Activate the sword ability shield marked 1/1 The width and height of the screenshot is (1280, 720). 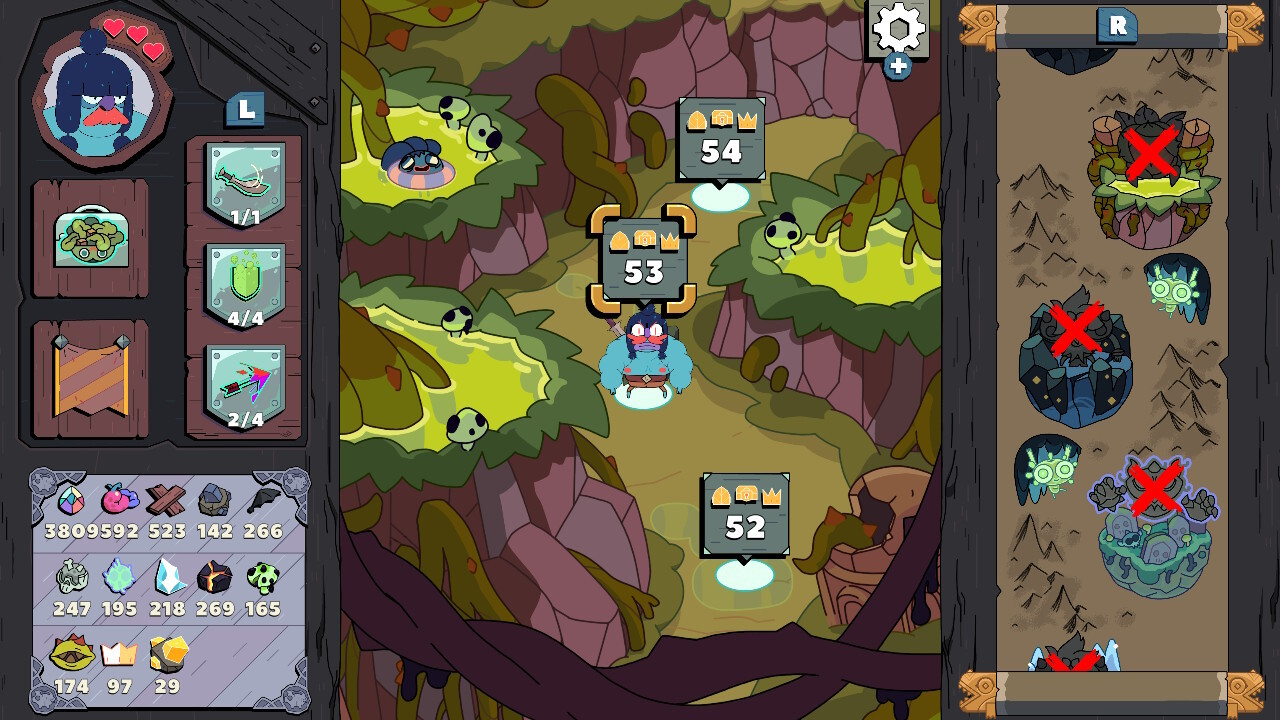[x=243, y=178]
